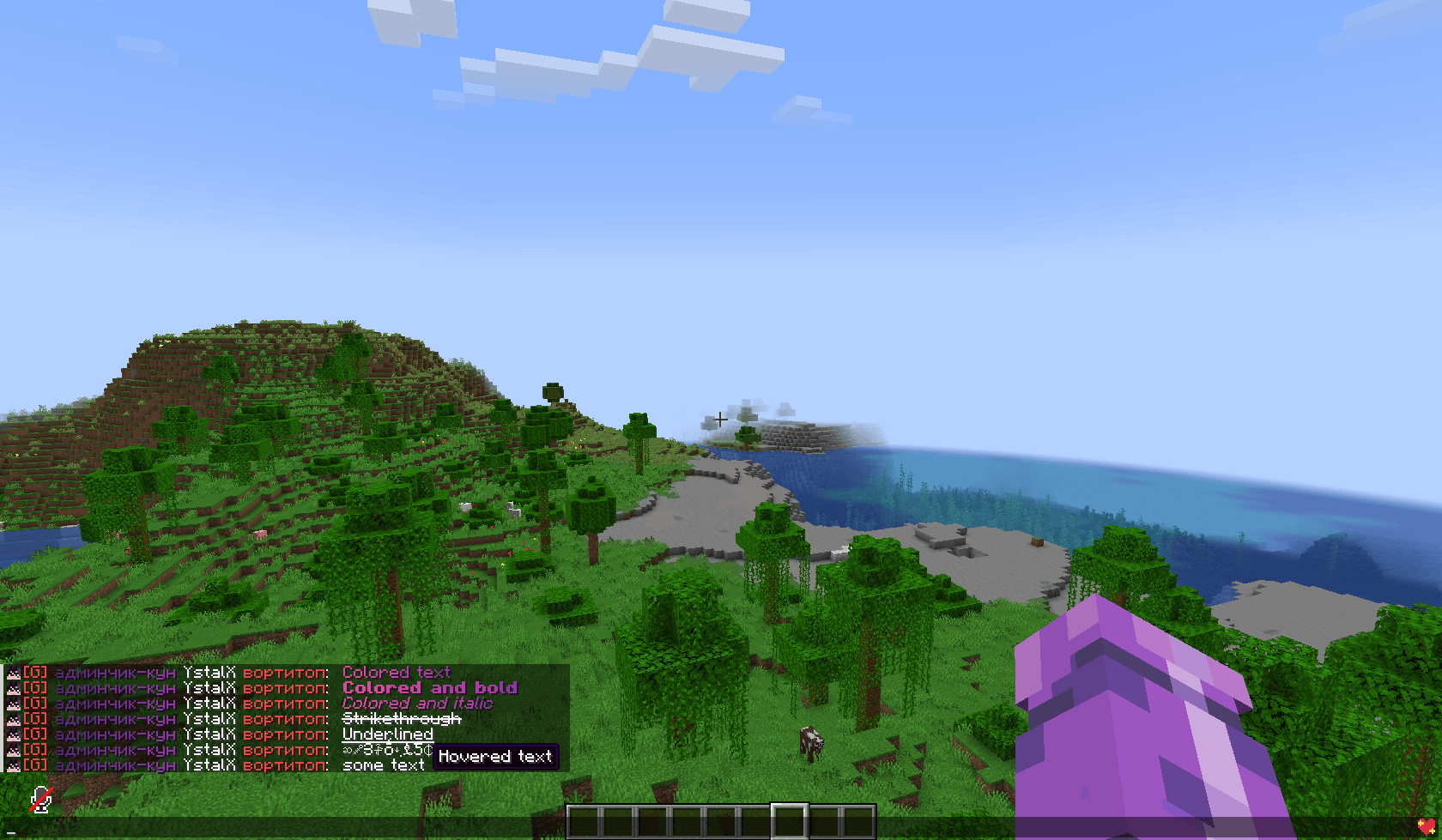
Task: Click the underlined "Underlined" chat link
Action: coord(387,734)
